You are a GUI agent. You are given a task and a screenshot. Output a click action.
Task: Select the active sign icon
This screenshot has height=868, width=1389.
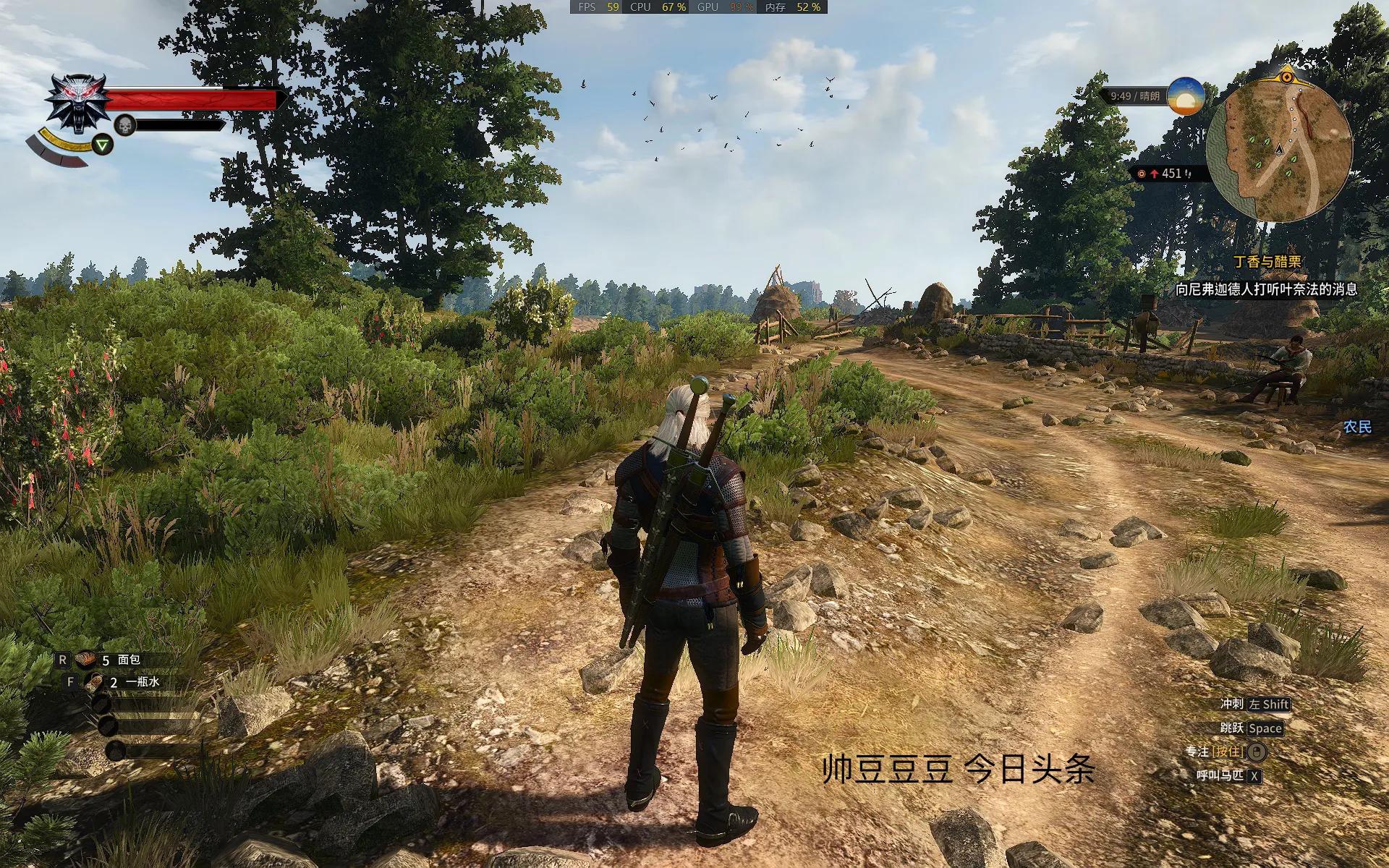pos(104,145)
